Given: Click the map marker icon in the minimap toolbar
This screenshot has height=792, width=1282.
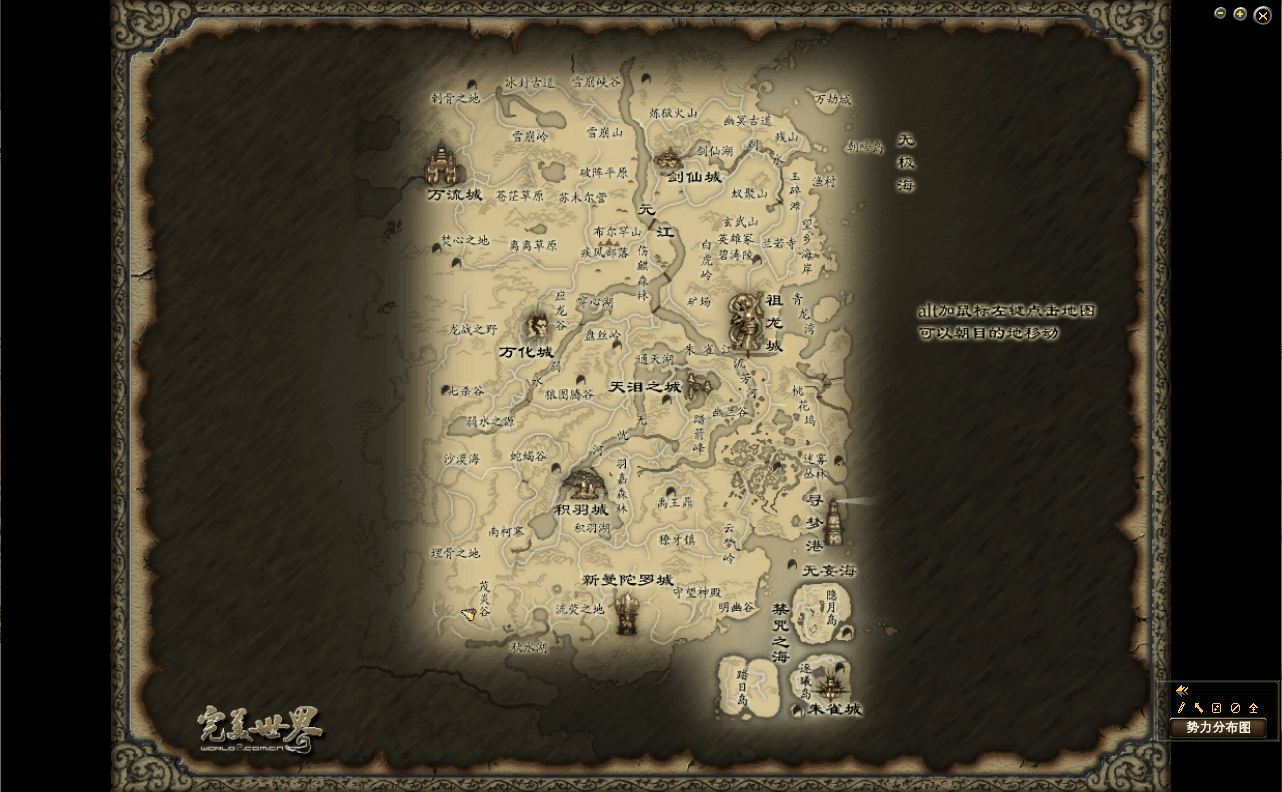Looking at the screenshot, I should [1216, 707].
